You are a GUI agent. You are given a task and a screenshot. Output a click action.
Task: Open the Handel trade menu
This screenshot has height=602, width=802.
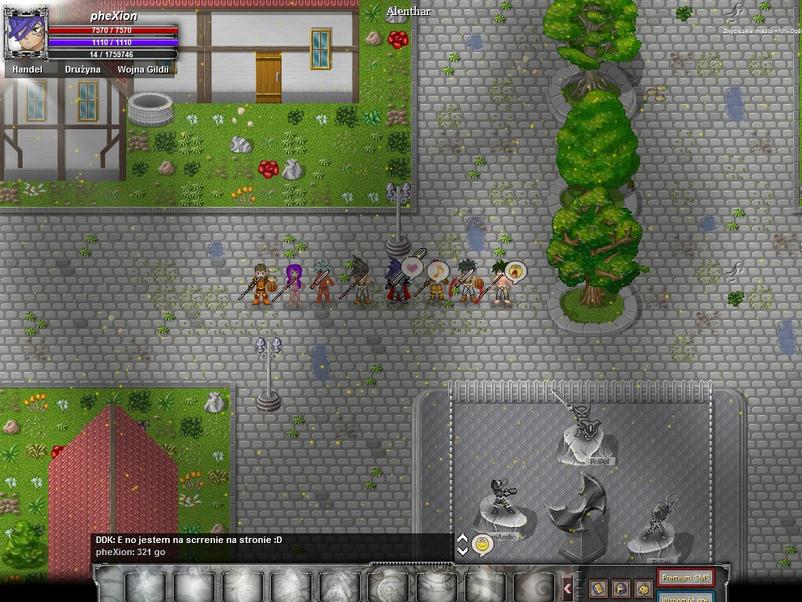click(28, 70)
